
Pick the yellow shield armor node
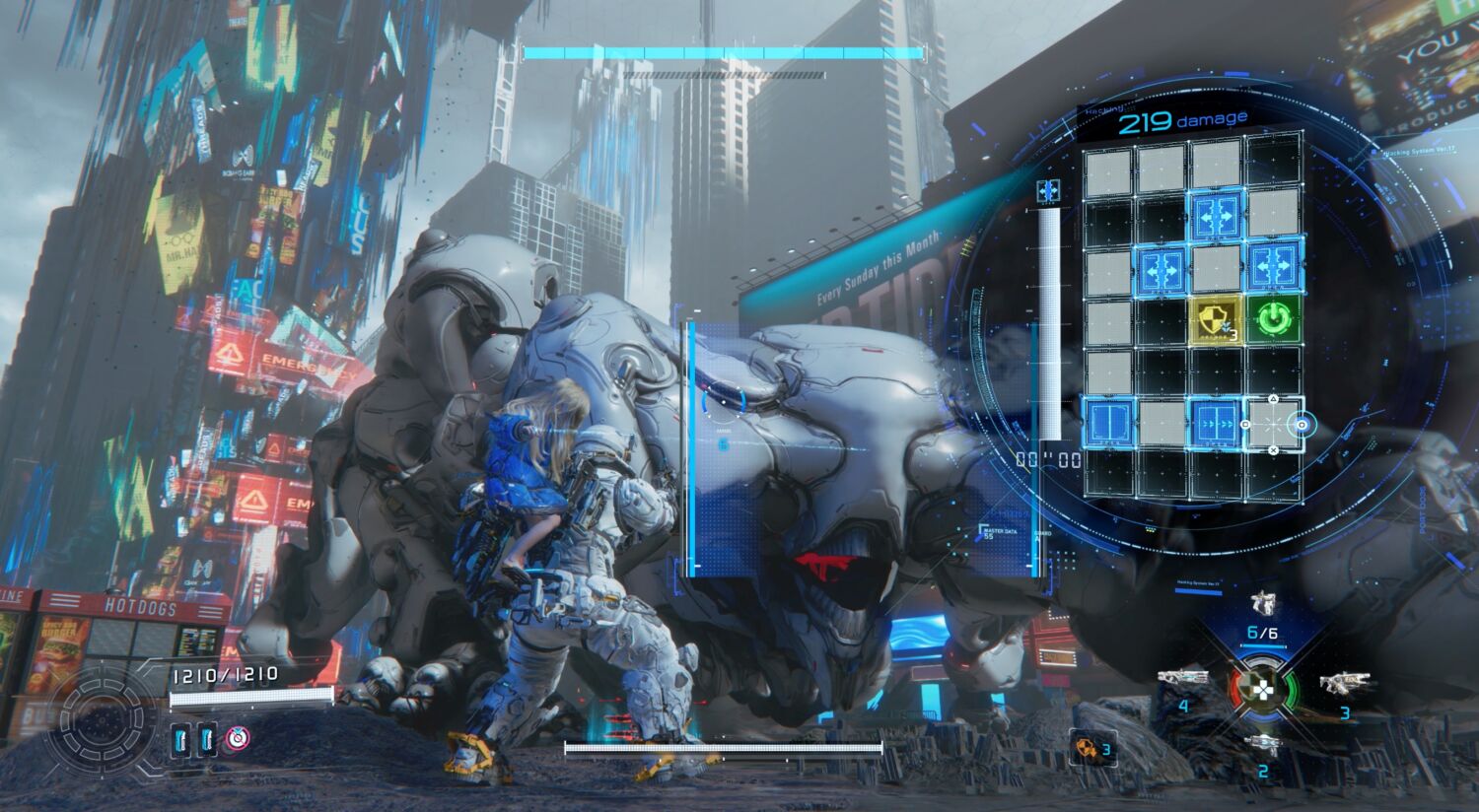[1218, 320]
